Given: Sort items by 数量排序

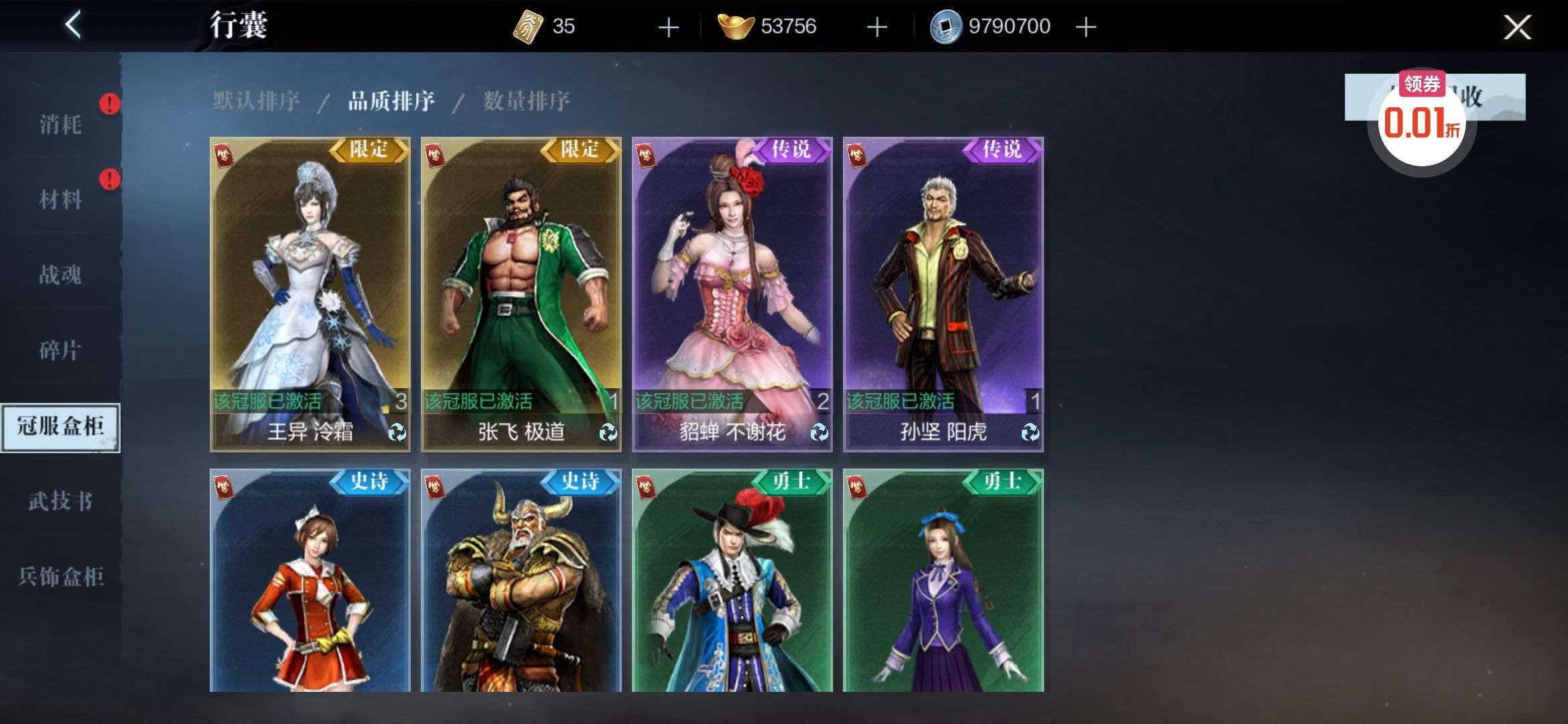Looking at the screenshot, I should [526, 101].
